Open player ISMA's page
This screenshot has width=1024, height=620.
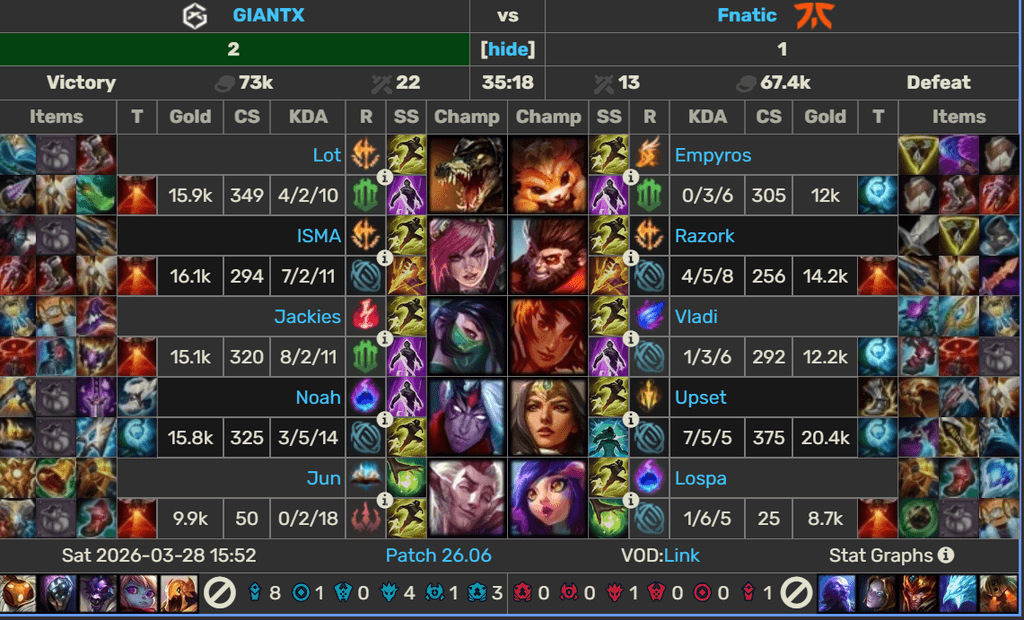(x=318, y=236)
